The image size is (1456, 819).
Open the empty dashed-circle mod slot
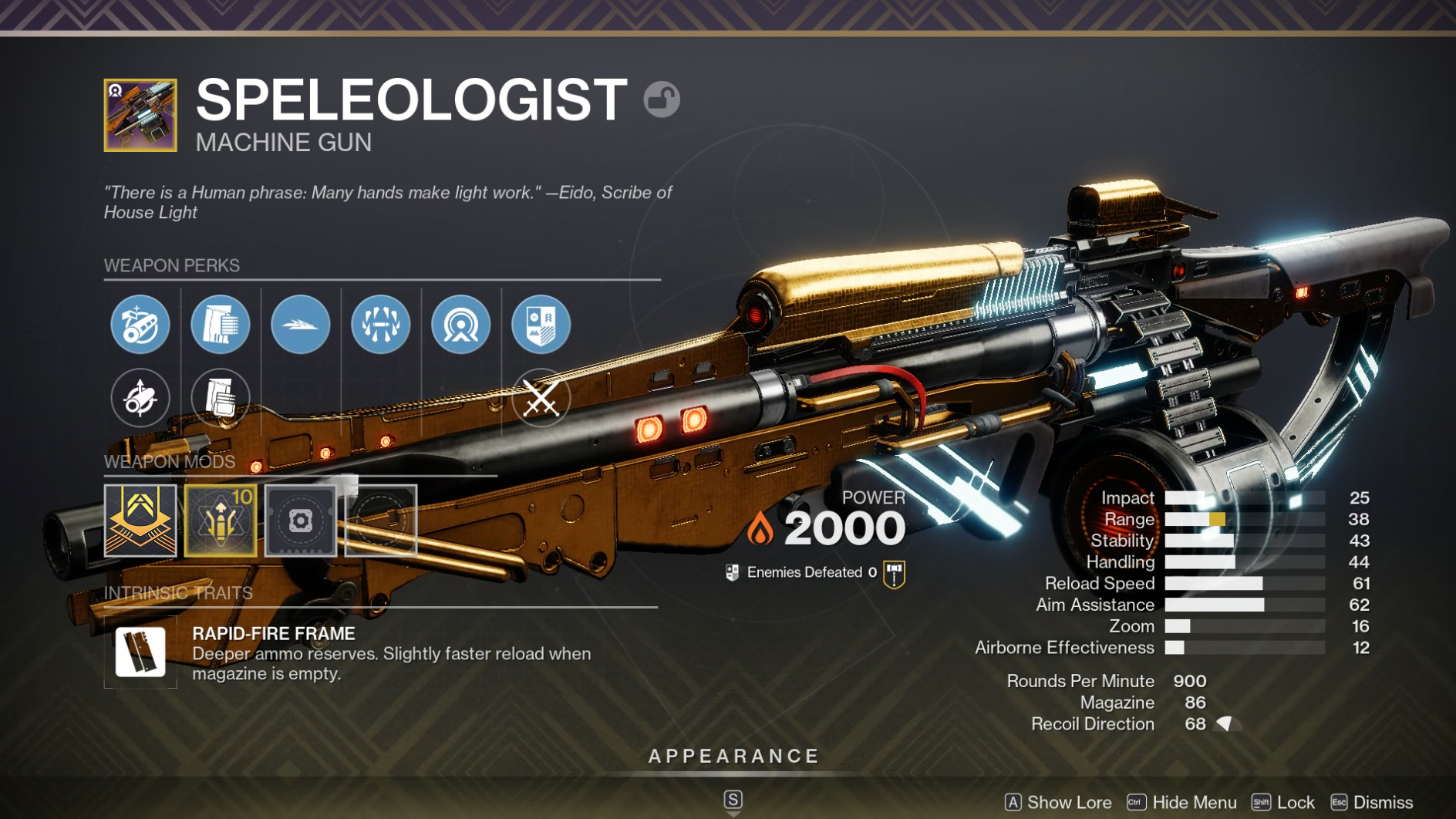click(381, 521)
